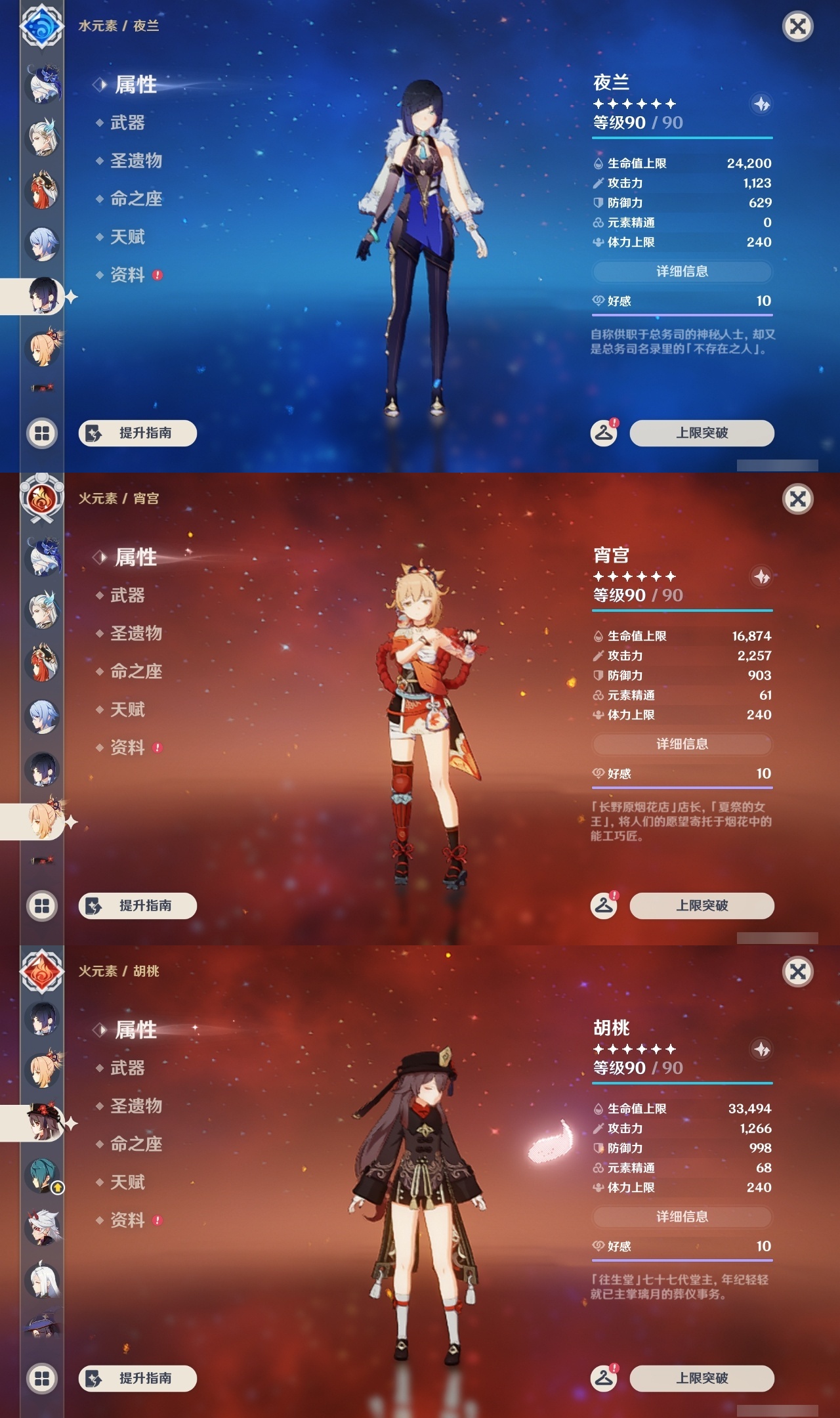The height and width of the screenshot is (1418, 840).
Task: Click the Pyro element emblem on 宵宫's screen
Action: click(x=42, y=500)
